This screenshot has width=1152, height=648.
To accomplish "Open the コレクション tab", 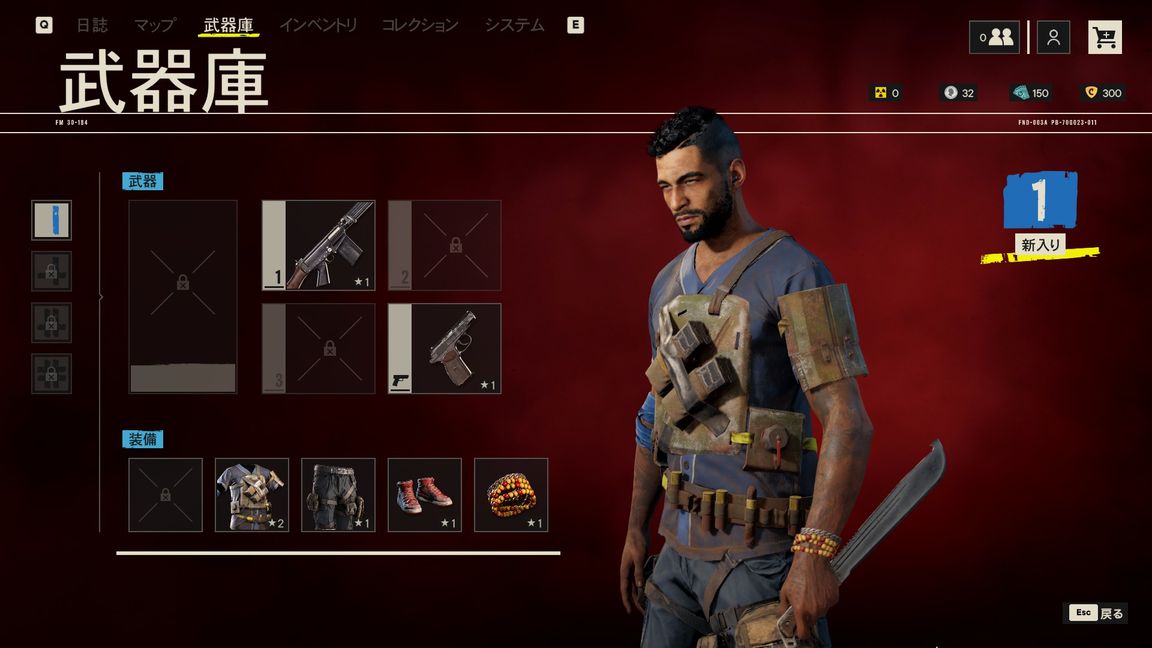I will click(420, 25).
